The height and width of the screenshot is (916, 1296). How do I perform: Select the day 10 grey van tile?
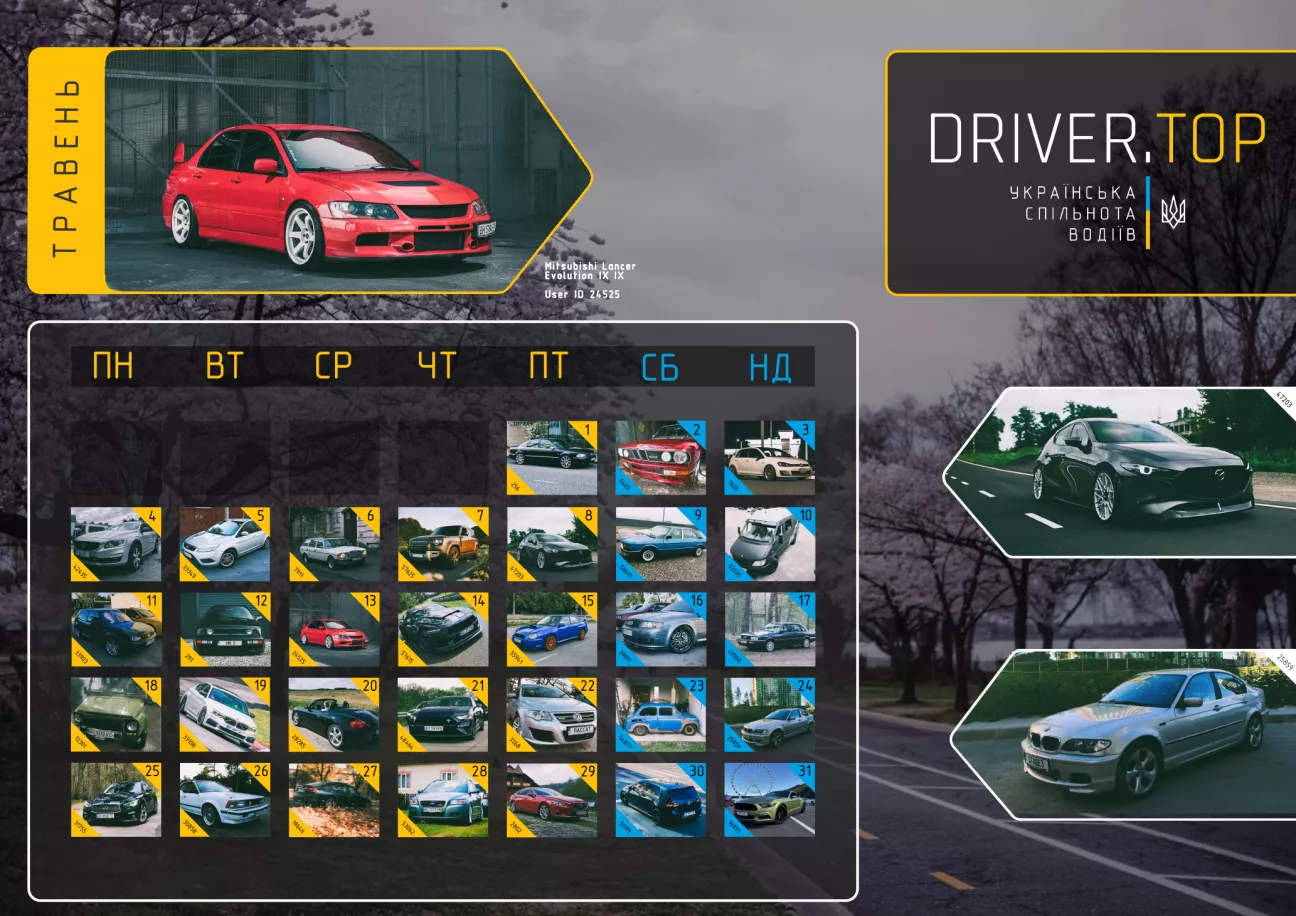click(769, 544)
